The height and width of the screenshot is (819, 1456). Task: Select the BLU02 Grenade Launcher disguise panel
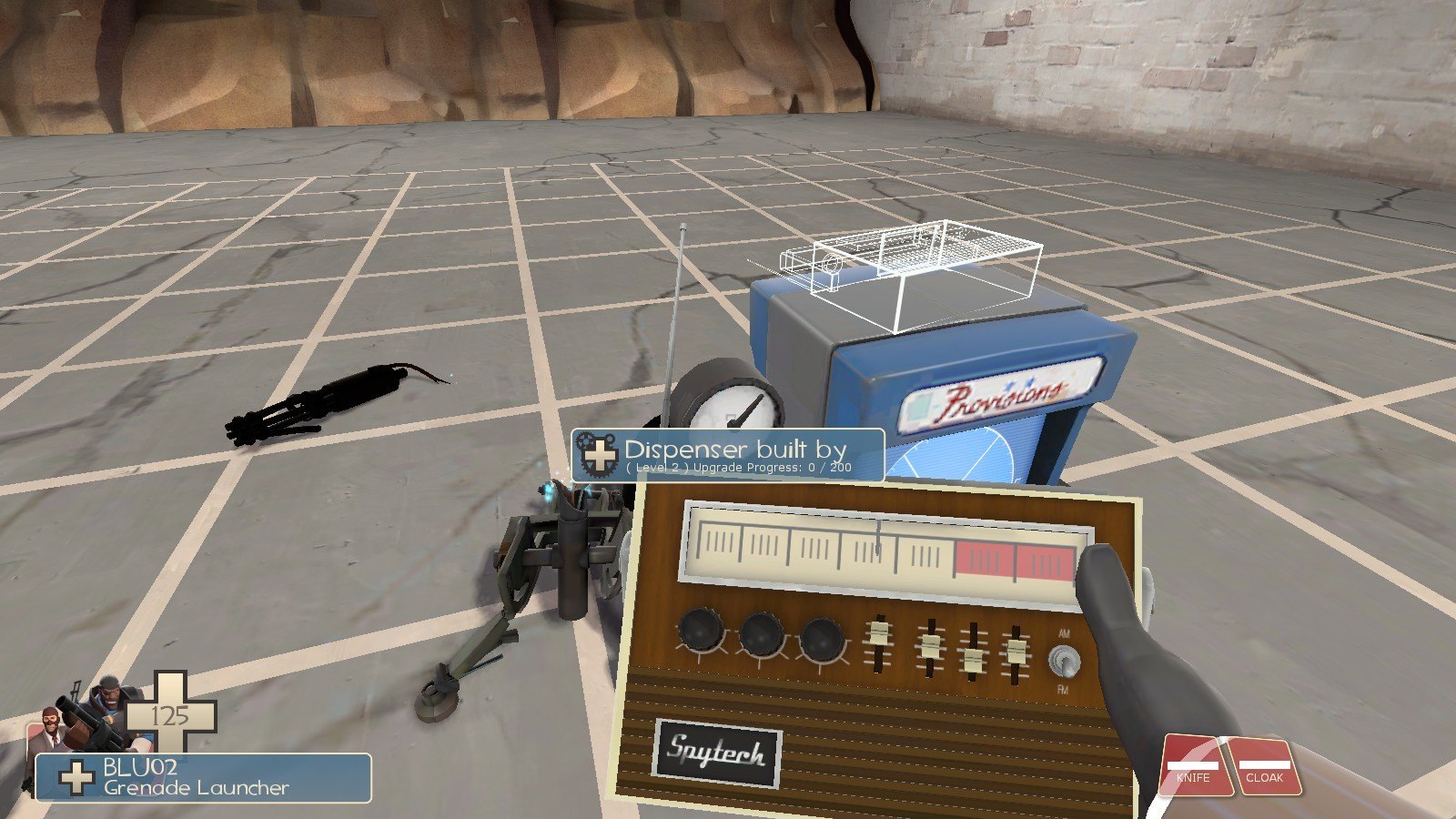tap(203, 778)
